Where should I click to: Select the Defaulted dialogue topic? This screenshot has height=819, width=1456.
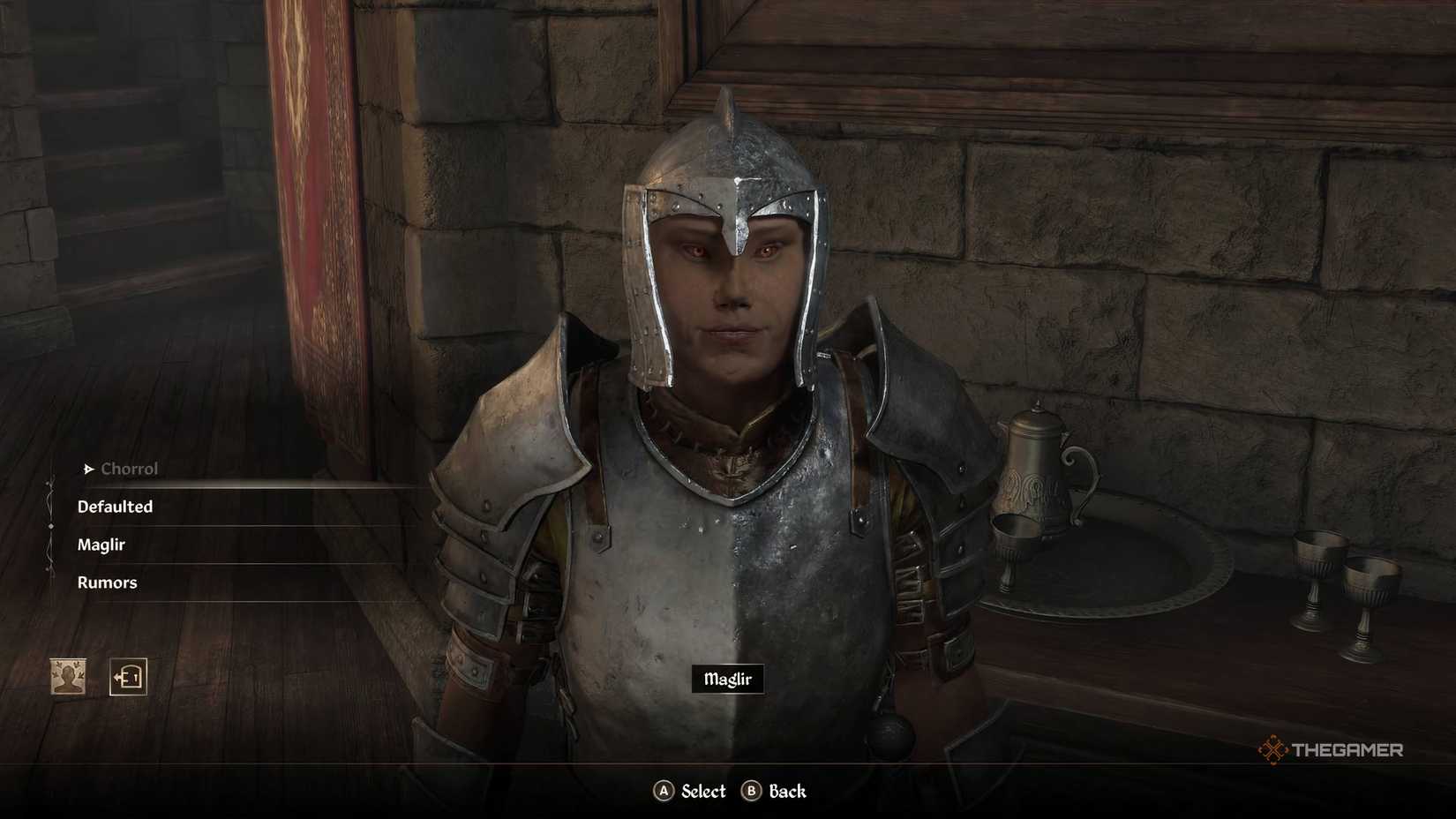[115, 507]
